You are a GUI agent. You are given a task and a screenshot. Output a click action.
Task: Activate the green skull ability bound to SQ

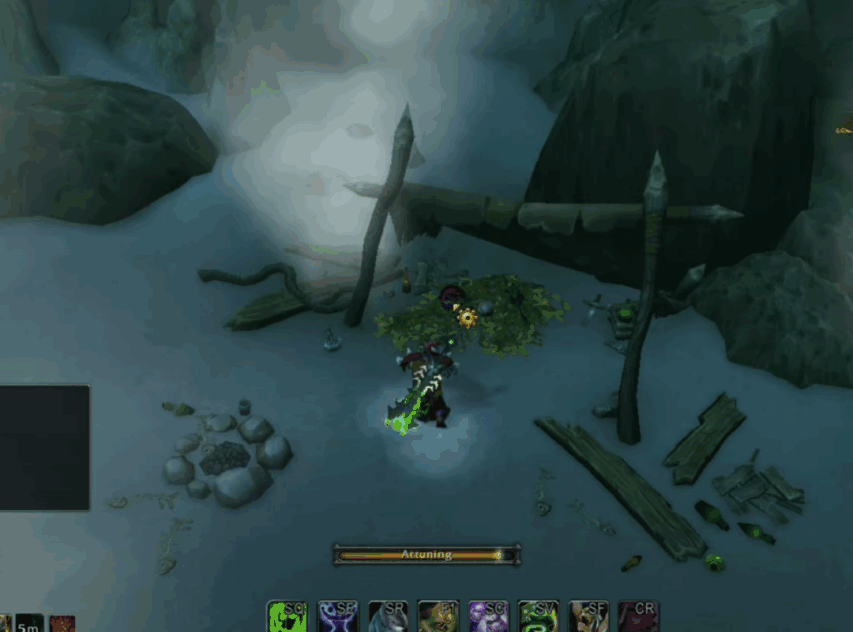click(287, 617)
